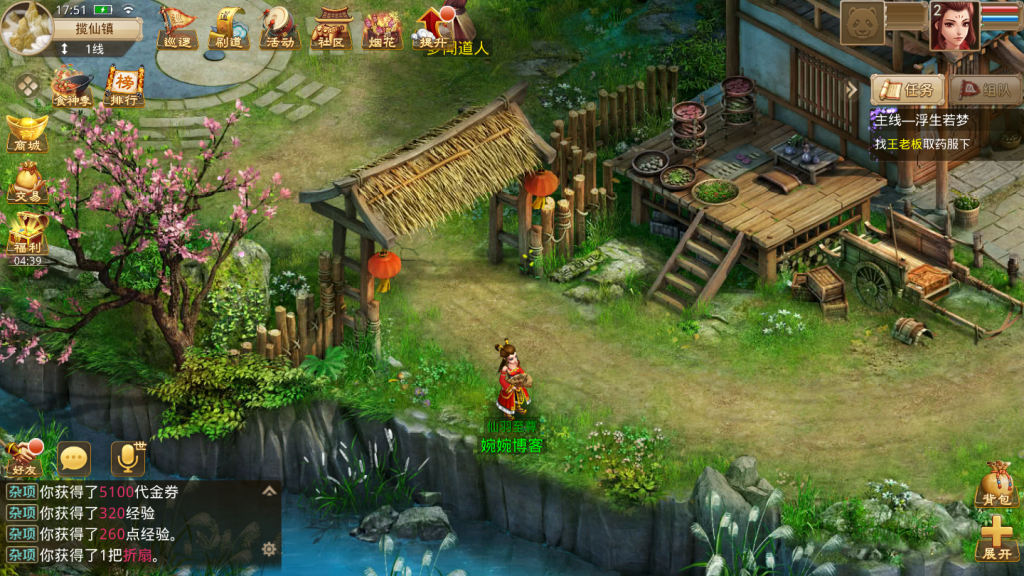Open the chat speech bubble button
This screenshot has height=576, width=1024.
point(74,458)
